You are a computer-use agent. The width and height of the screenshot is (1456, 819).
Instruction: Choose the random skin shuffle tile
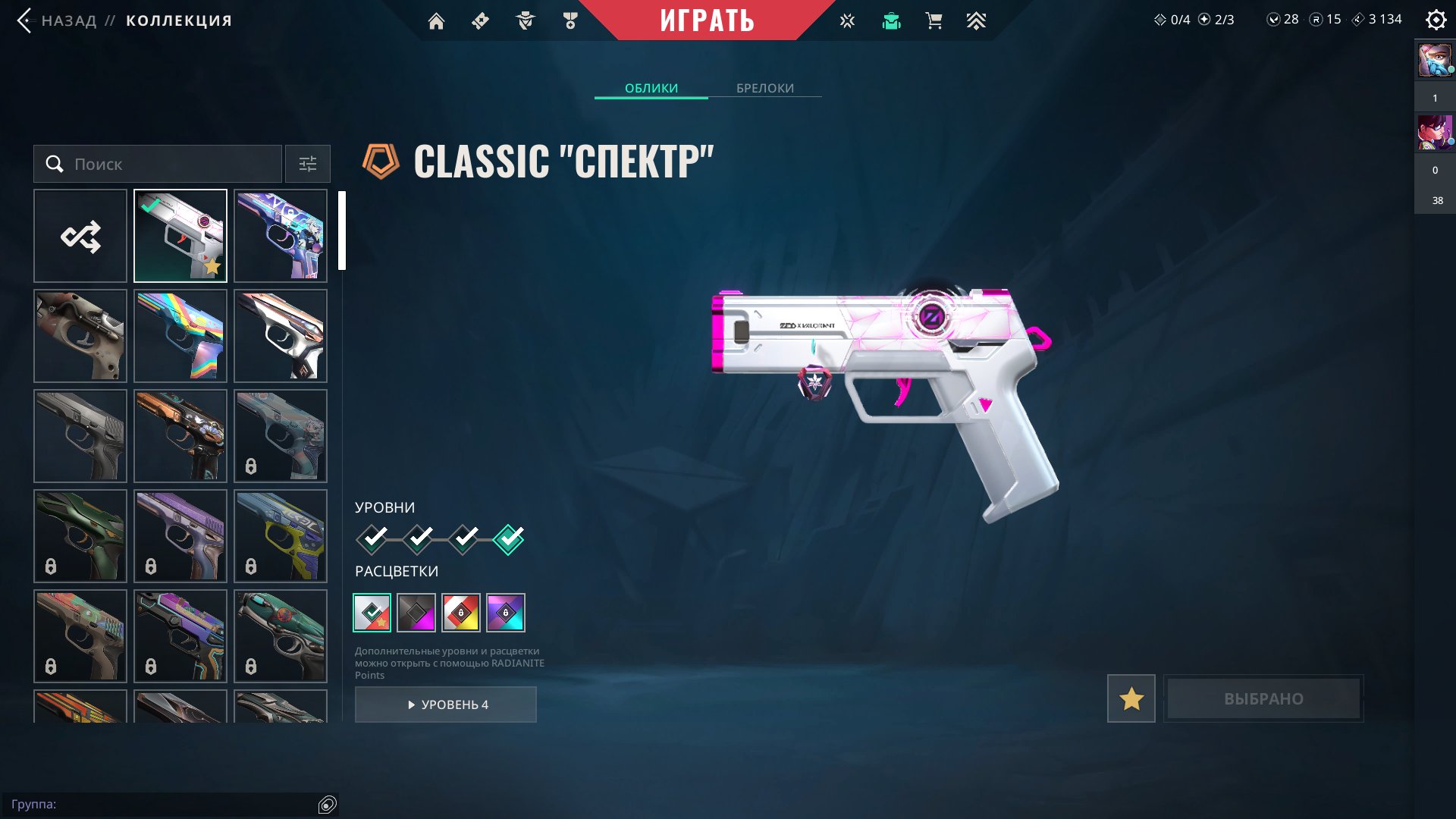pos(80,236)
